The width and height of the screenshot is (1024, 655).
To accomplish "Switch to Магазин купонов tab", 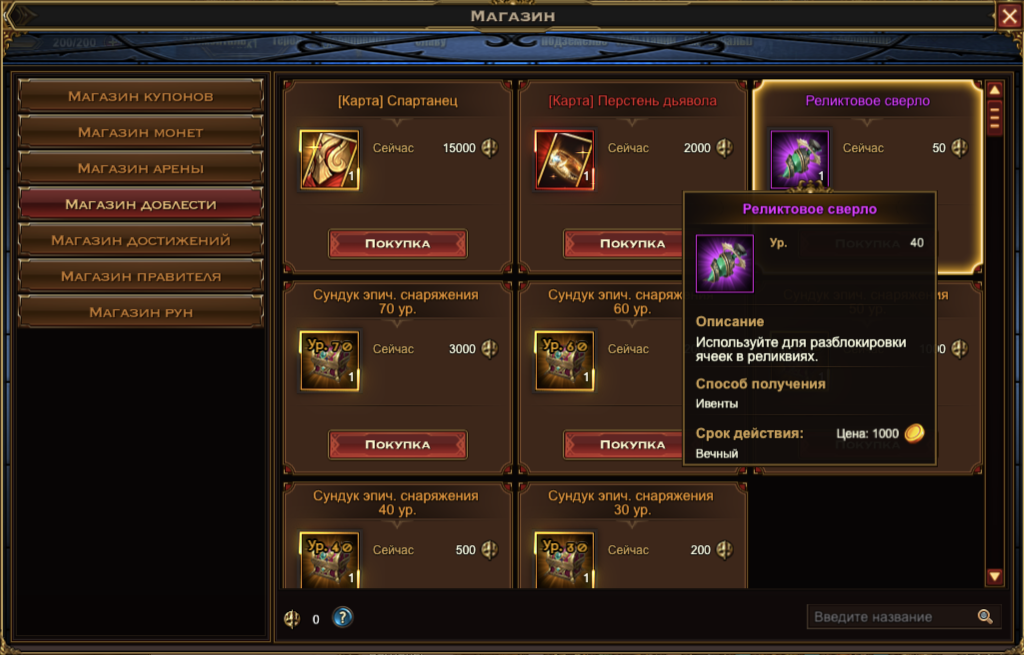I will (141, 96).
